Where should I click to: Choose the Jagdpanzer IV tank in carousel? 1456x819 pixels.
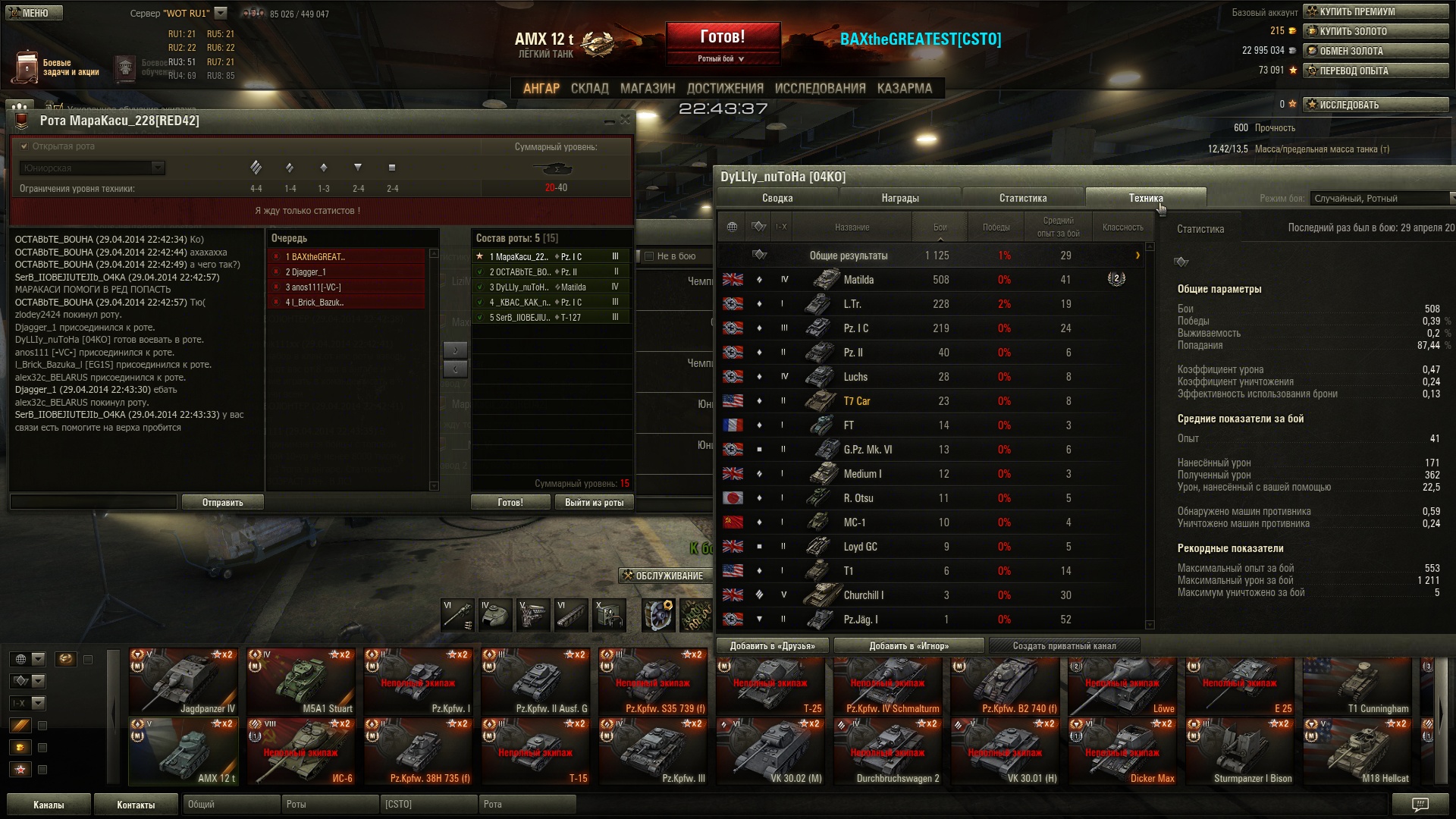click(184, 682)
